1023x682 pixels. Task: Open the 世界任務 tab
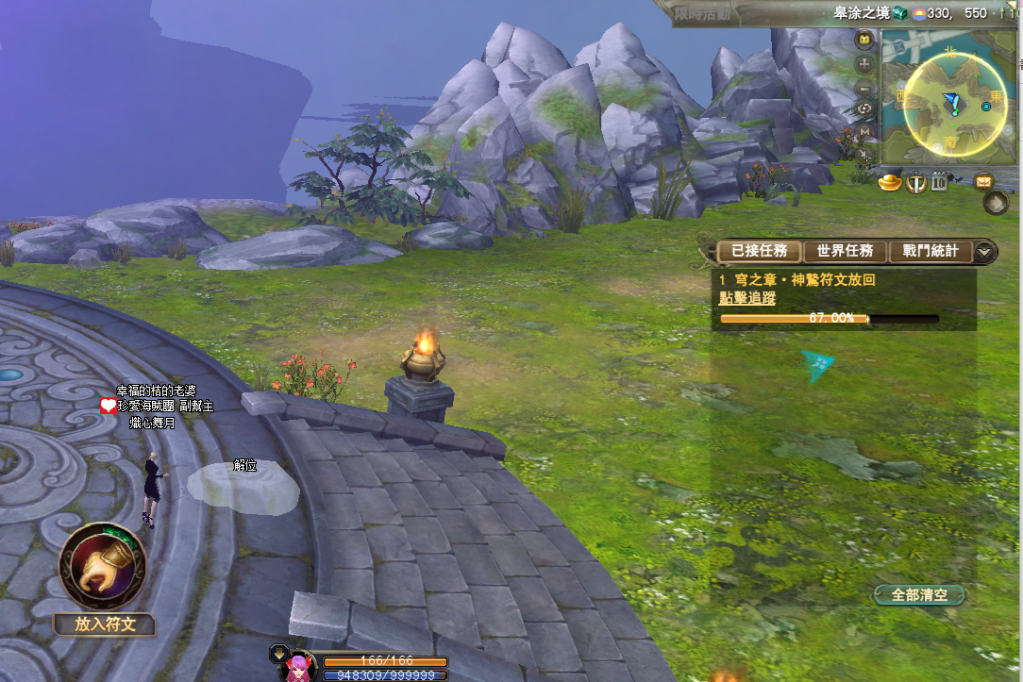[x=845, y=251]
